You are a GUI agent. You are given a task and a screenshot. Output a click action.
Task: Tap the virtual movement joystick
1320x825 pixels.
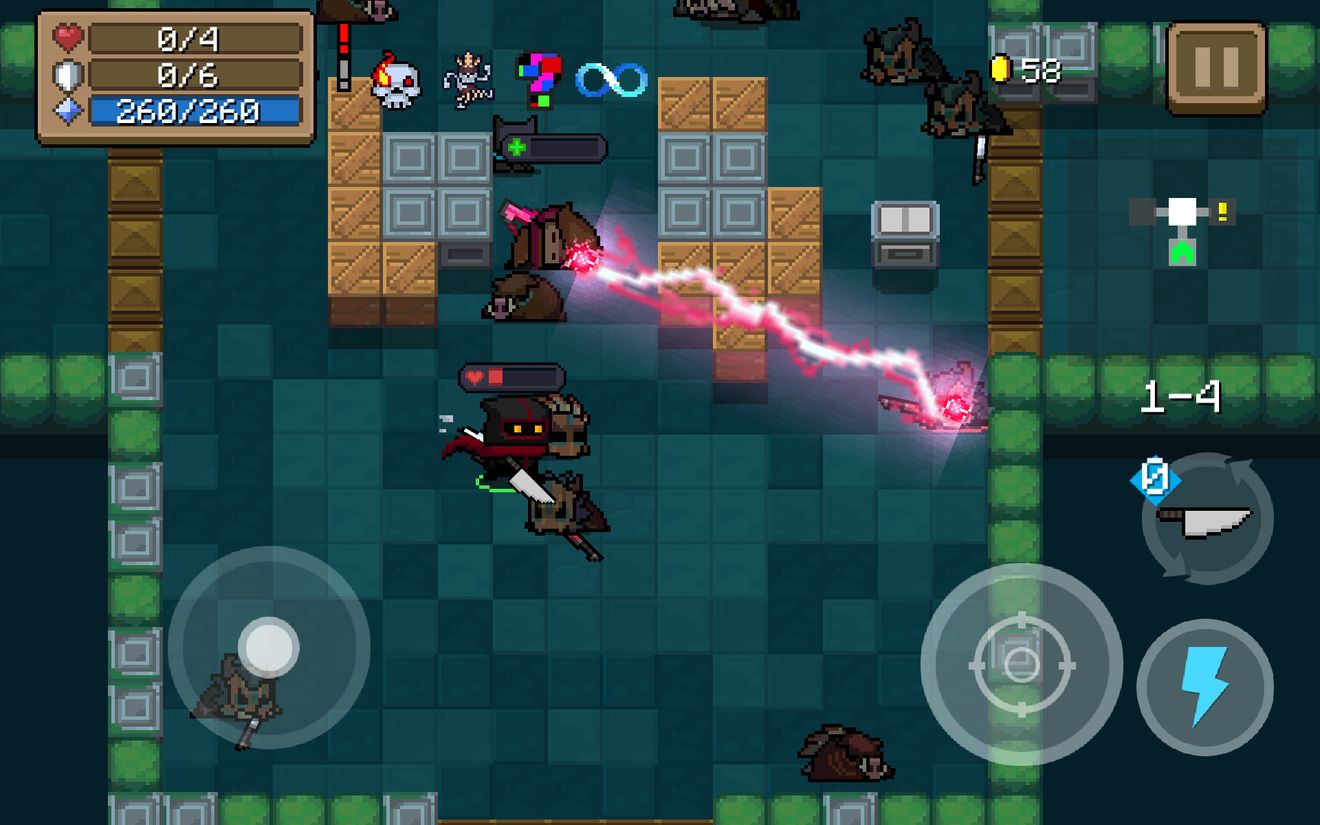click(x=268, y=646)
